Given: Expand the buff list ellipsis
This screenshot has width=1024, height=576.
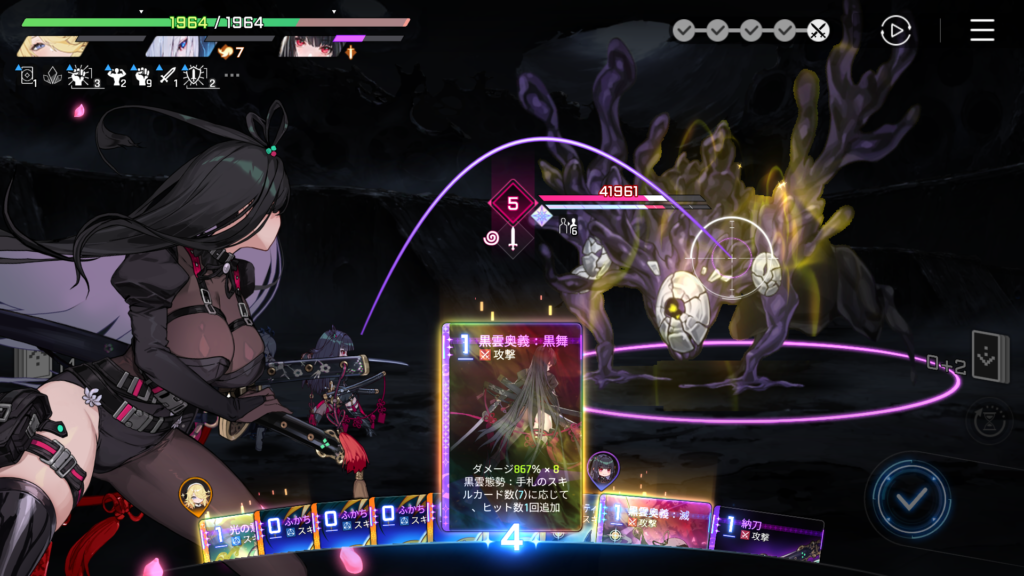Looking at the screenshot, I should 232,75.
